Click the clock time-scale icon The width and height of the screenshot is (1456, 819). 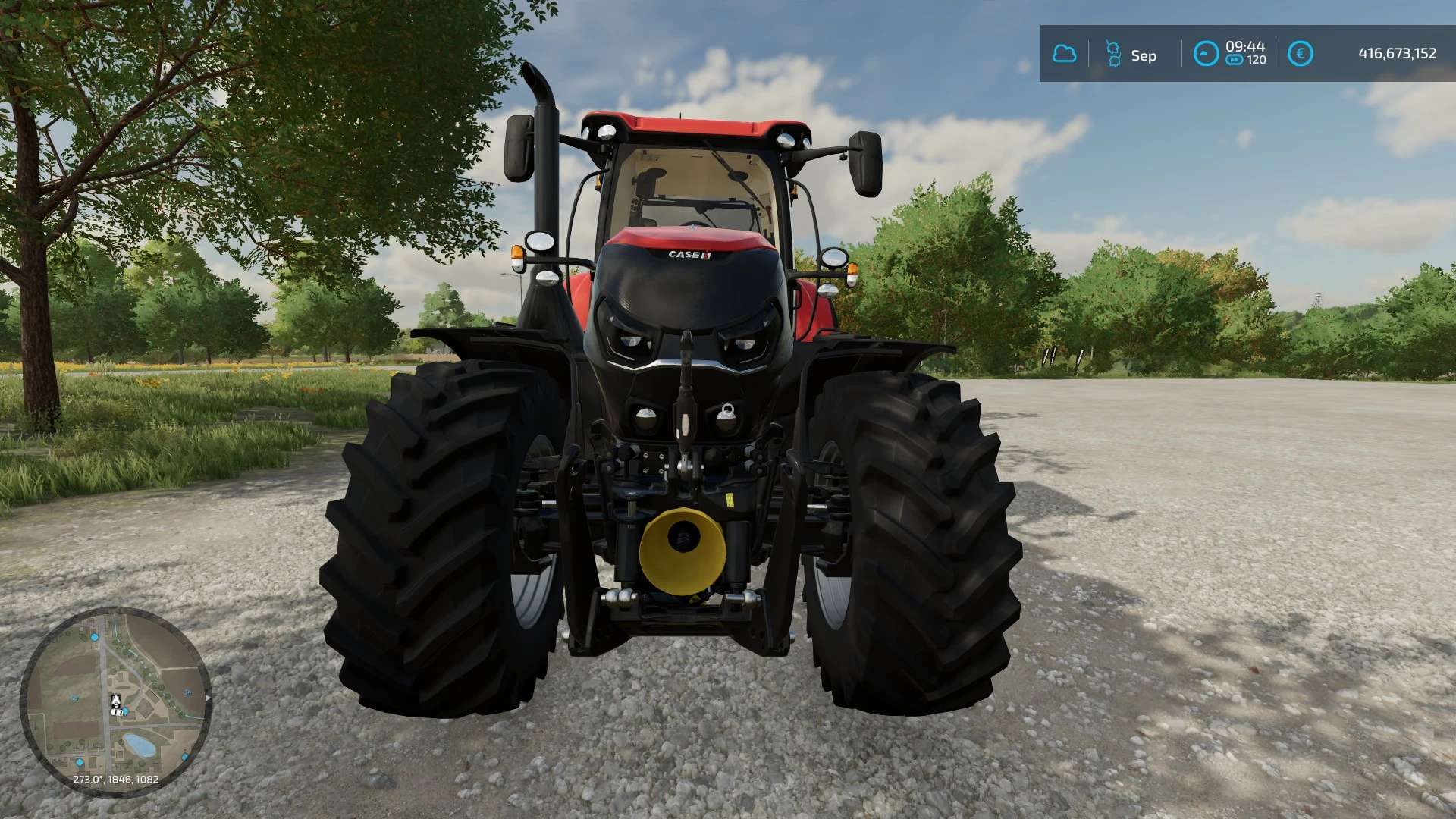[x=1206, y=54]
